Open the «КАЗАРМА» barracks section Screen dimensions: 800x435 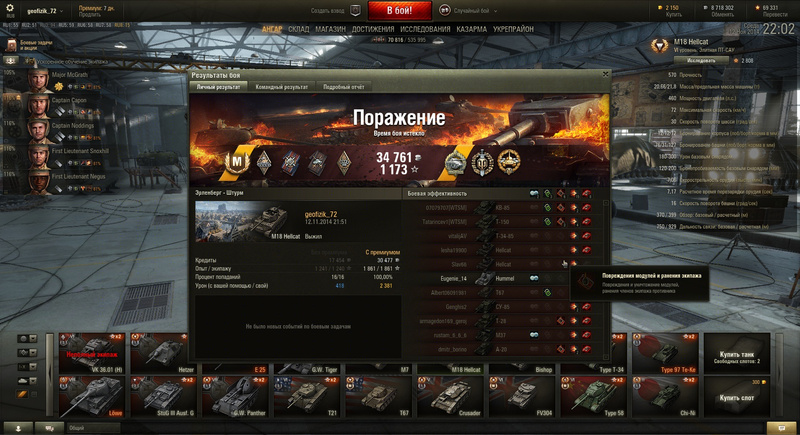tap(472, 29)
